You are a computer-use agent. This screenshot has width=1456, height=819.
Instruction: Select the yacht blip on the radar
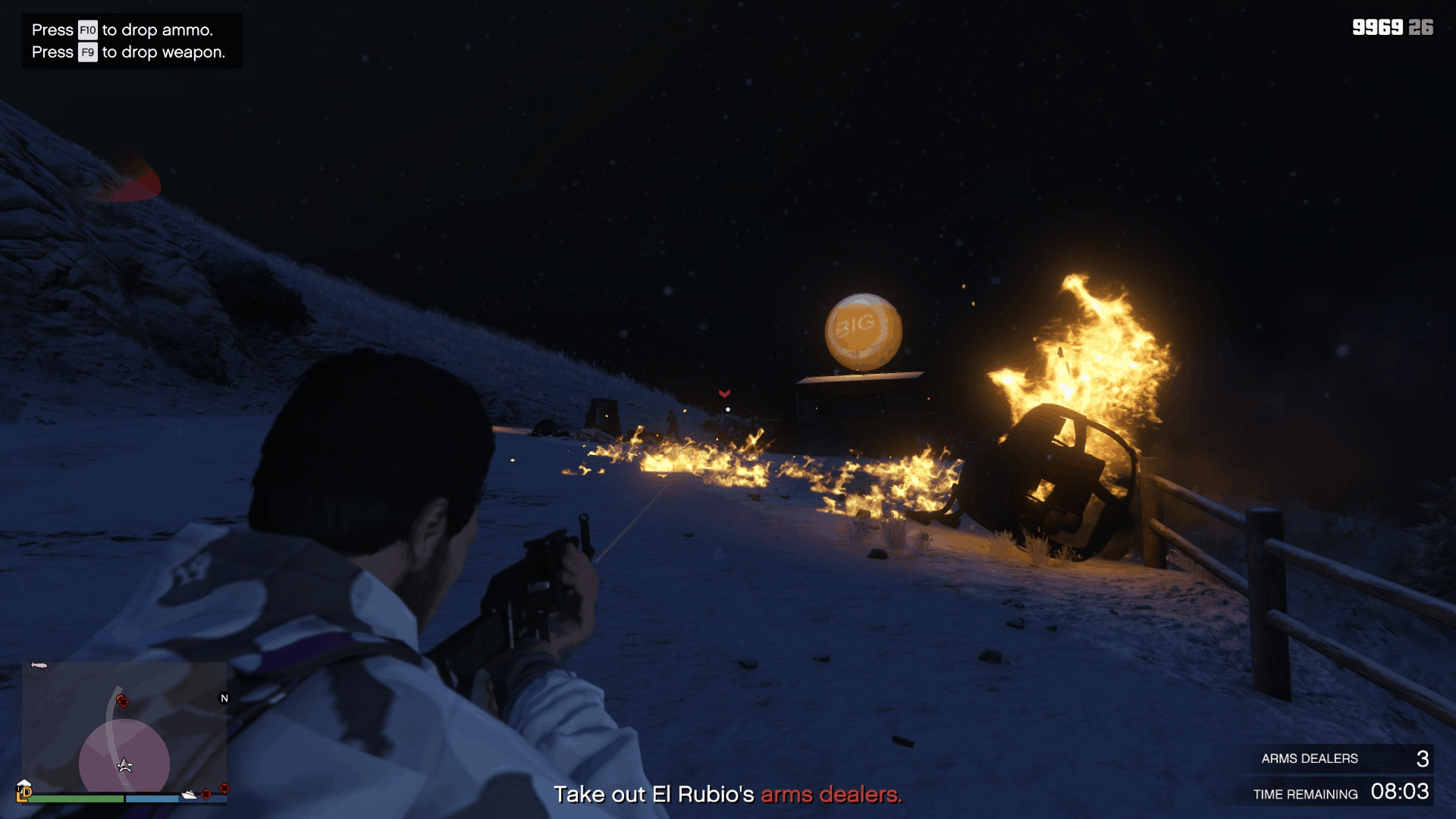[189, 795]
